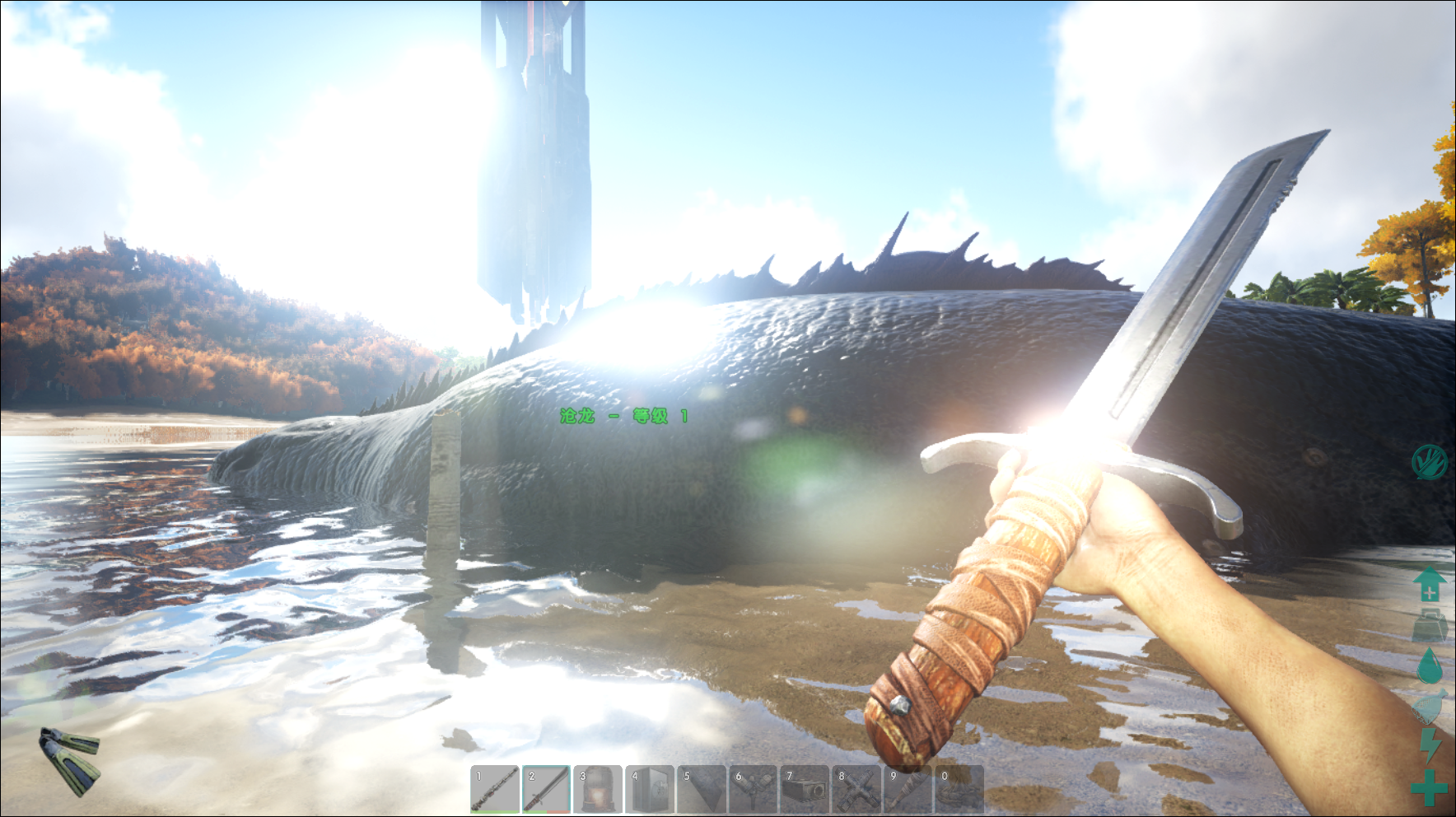Select the pike in hotbar slot 1
Image resolution: width=1456 pixels, height=817 pixels.
pyautogui.click(x=495, y=789)
